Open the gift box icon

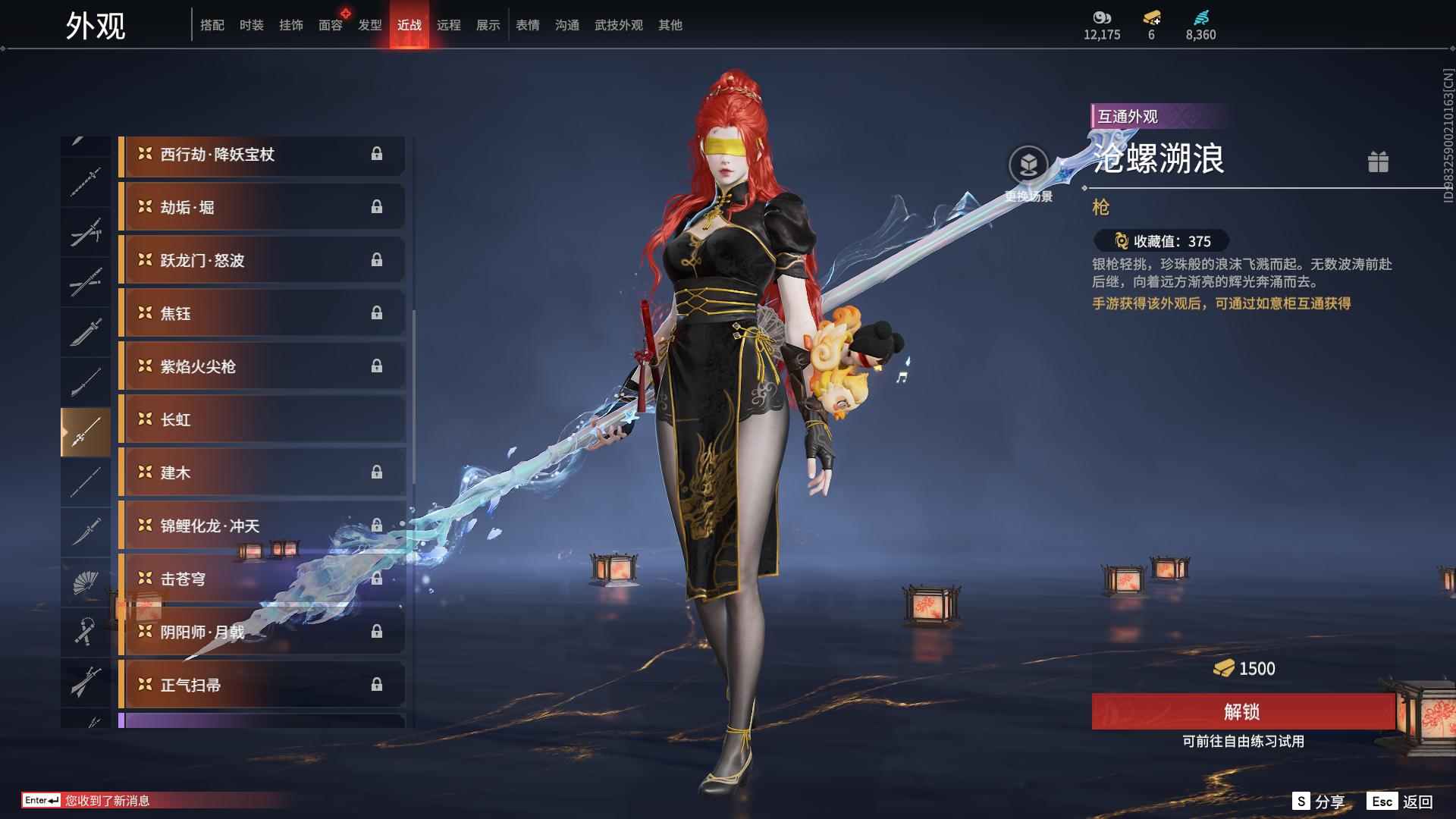(1378, 162)
